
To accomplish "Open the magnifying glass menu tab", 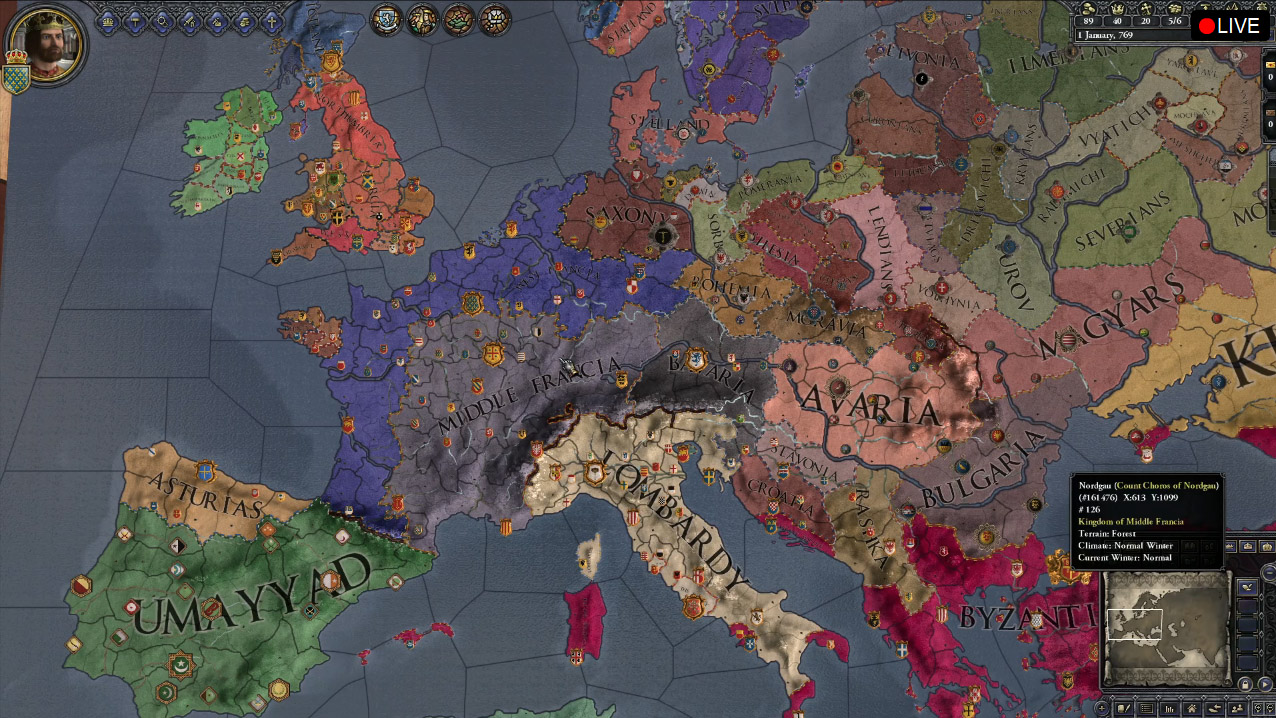I will click(163, 20).
